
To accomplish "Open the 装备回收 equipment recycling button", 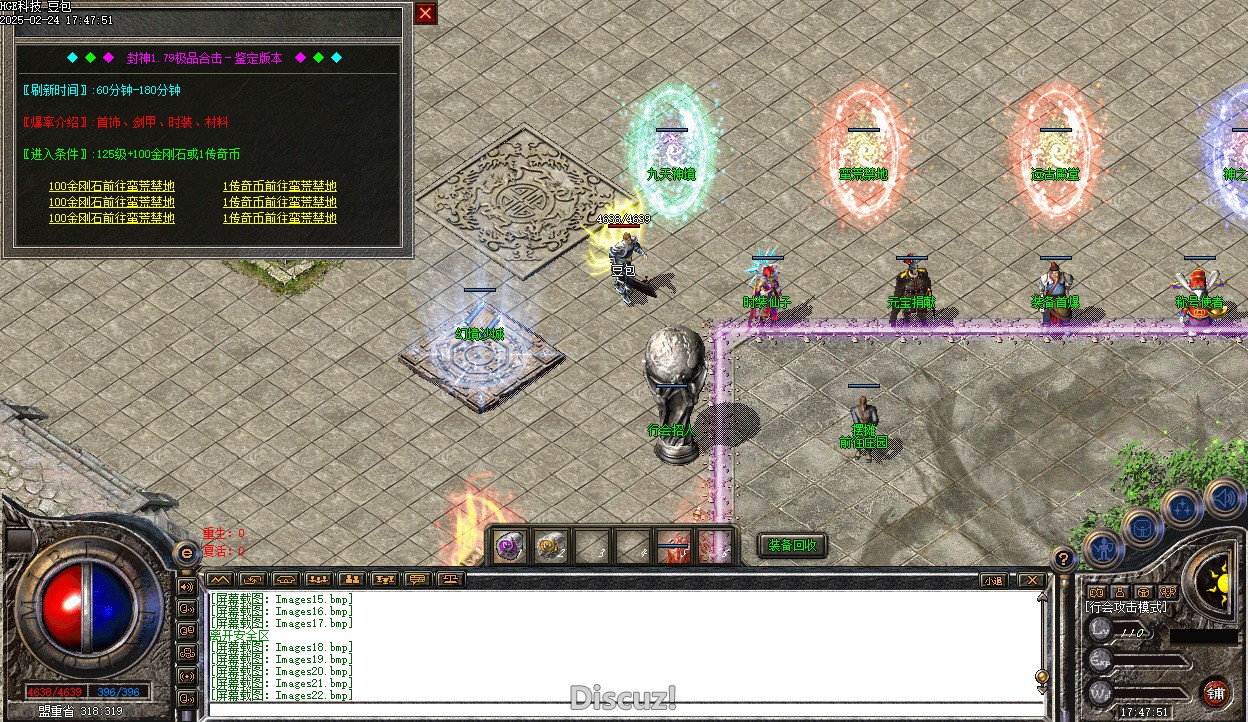I will 792,545.
